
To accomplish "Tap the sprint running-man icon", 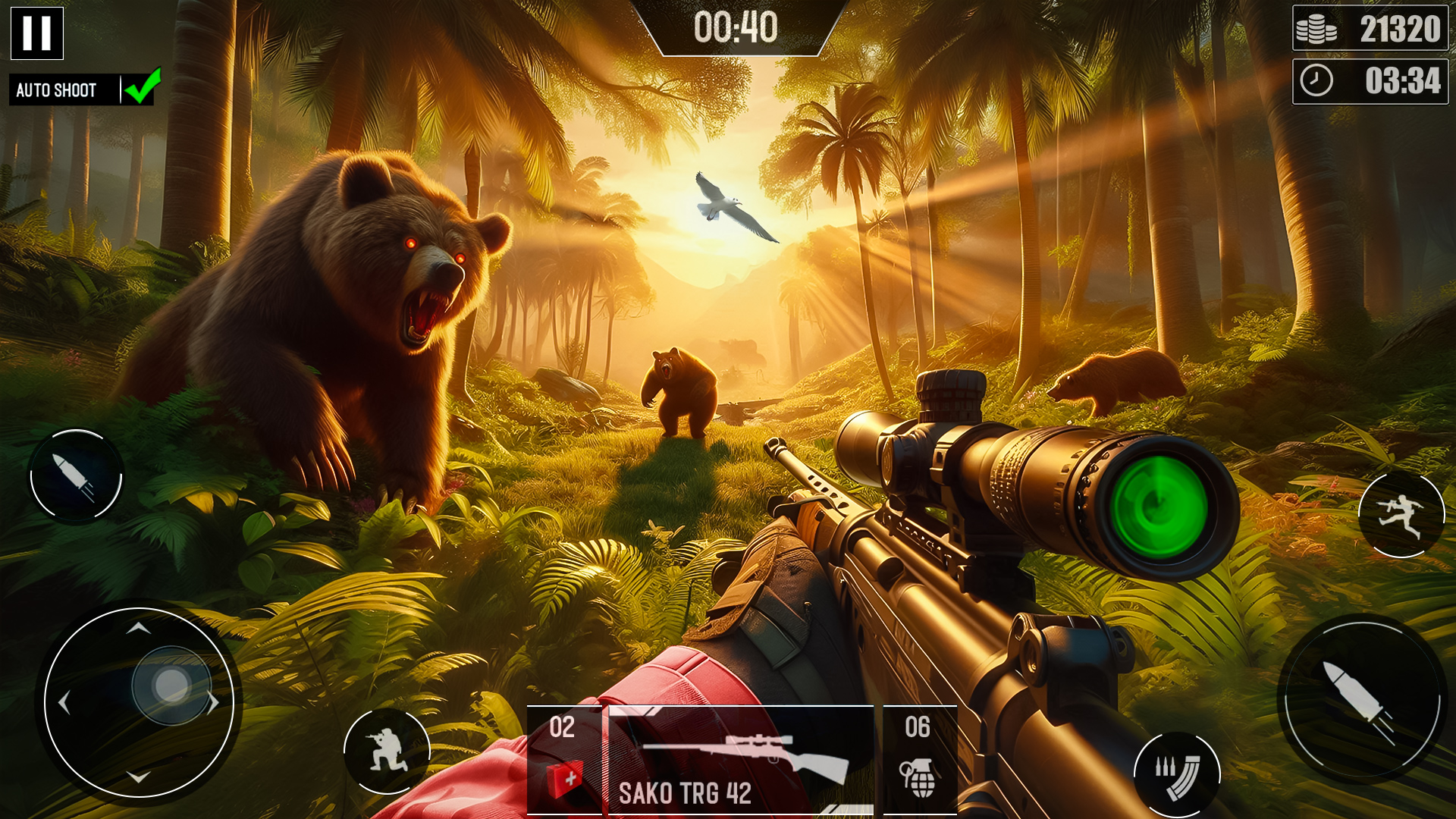I will coord(1401,516).
